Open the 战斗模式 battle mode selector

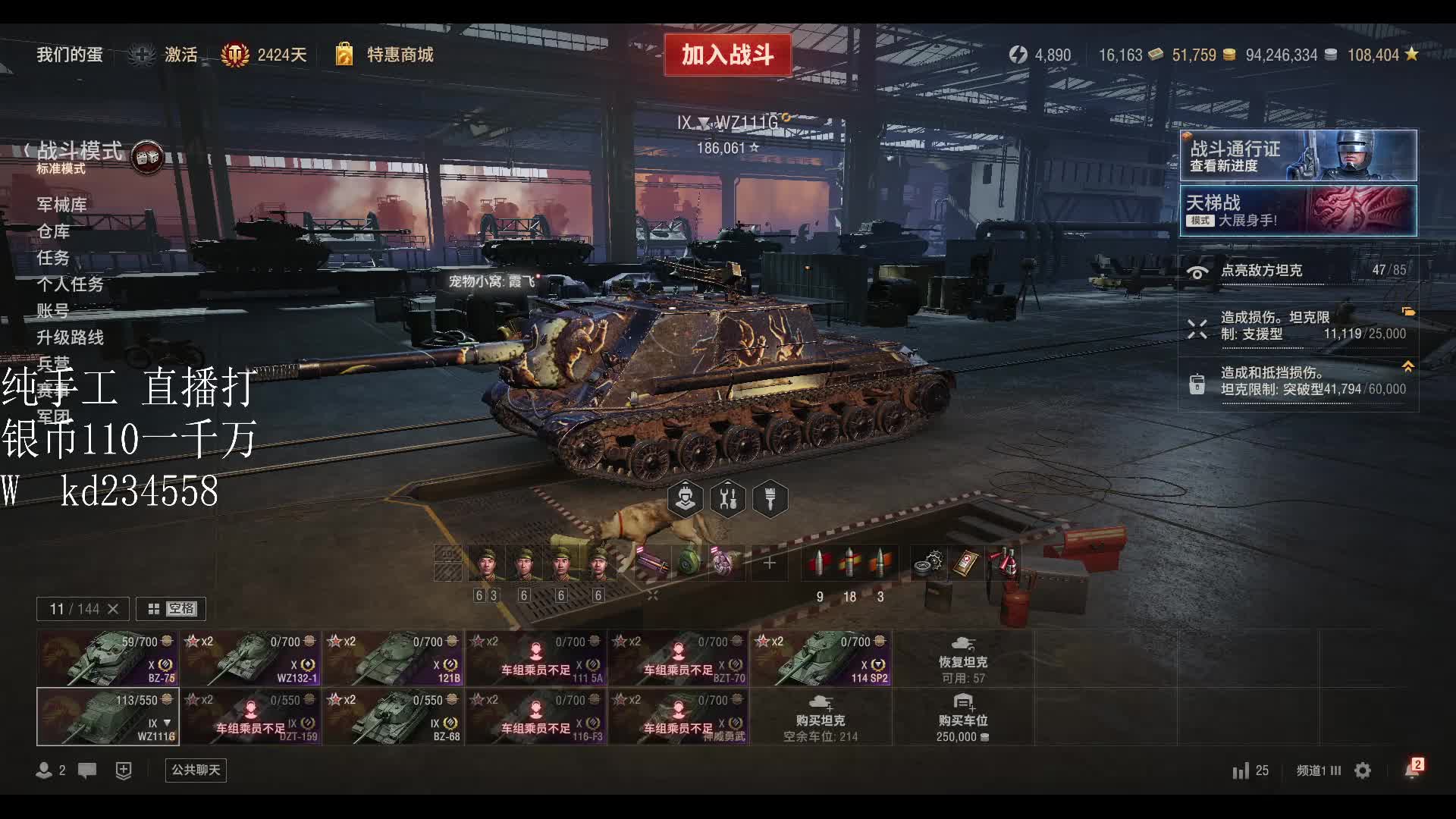(80, 155)
